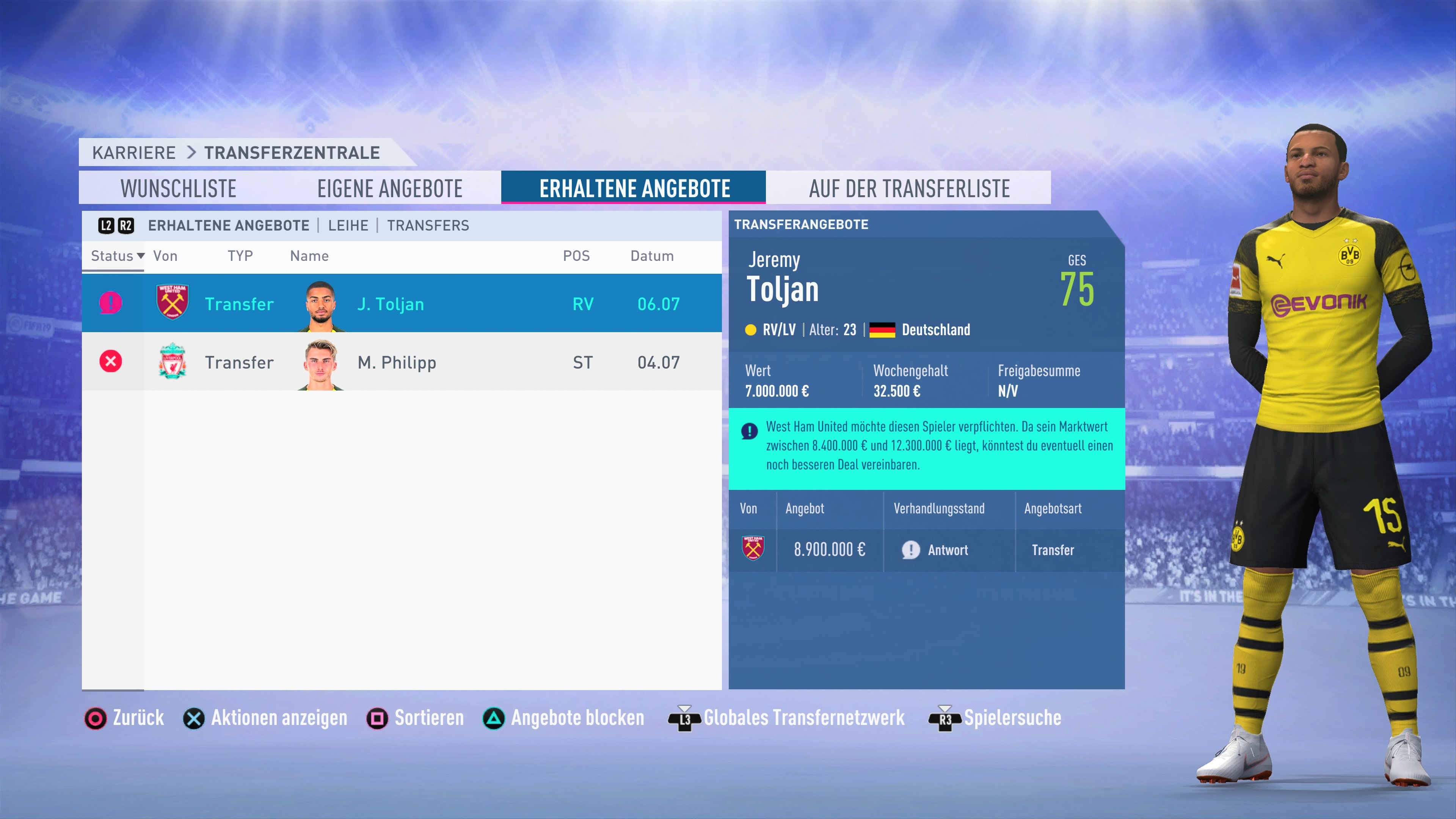Click the pink exclamation status icon for Toljan

(x=111, y=303)
